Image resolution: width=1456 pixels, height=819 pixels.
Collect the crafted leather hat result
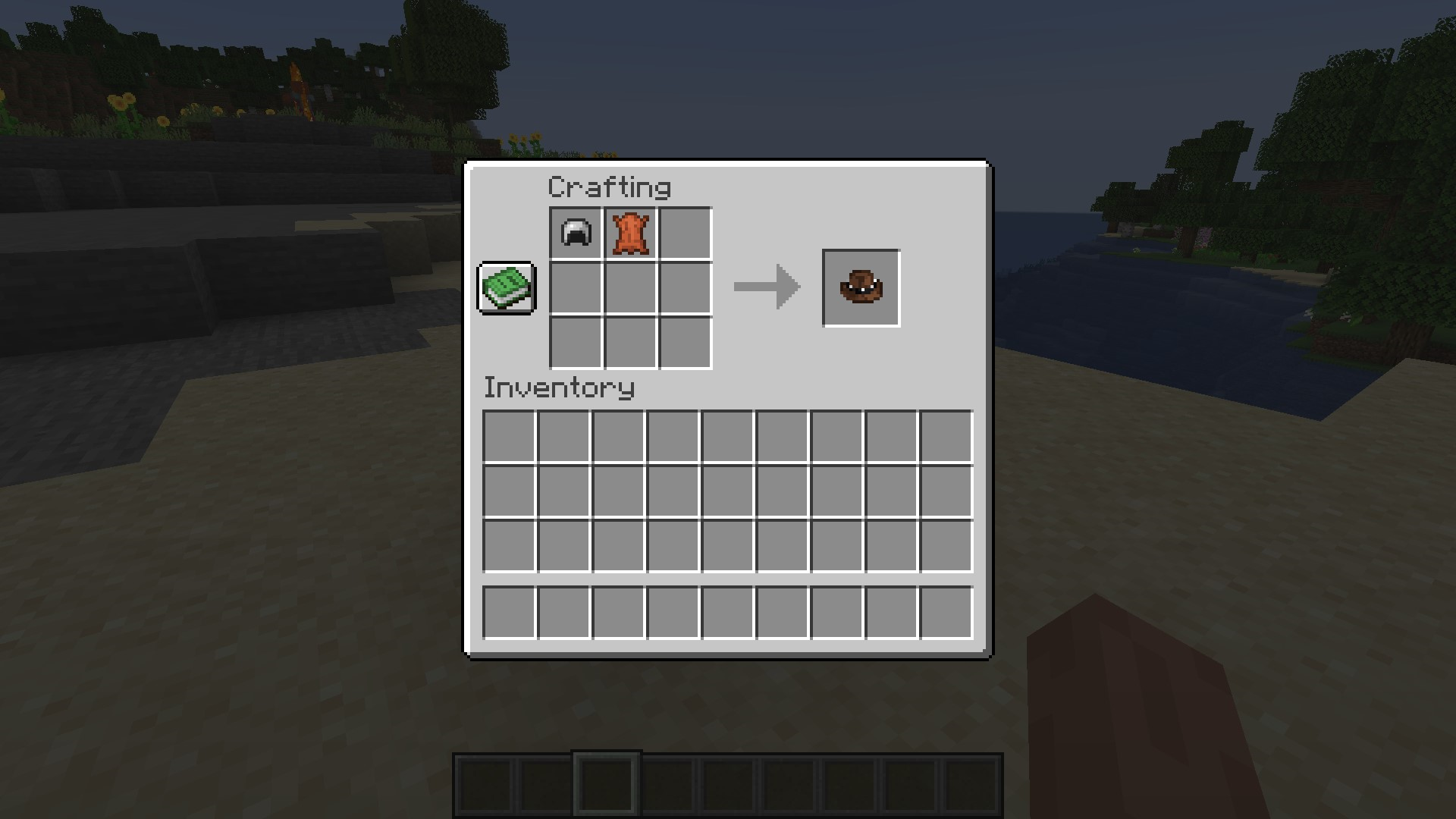(861, 287)
